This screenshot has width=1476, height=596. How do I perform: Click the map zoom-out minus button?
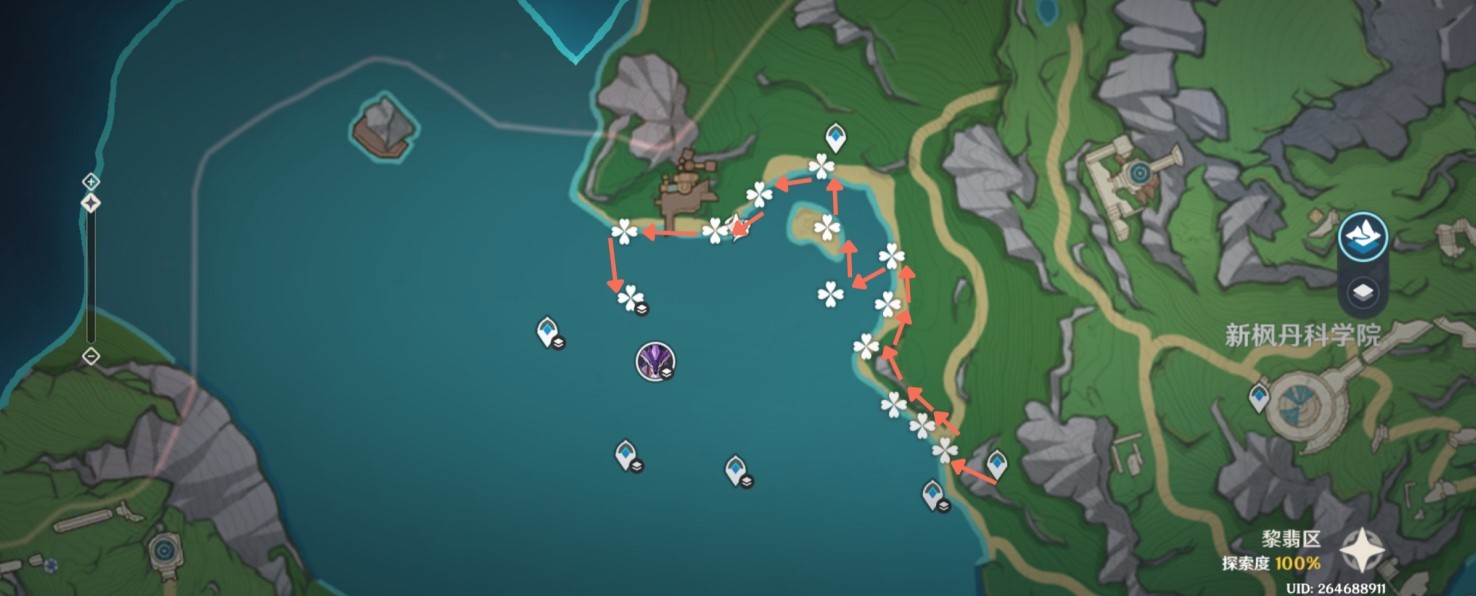[x=90, y=356]
